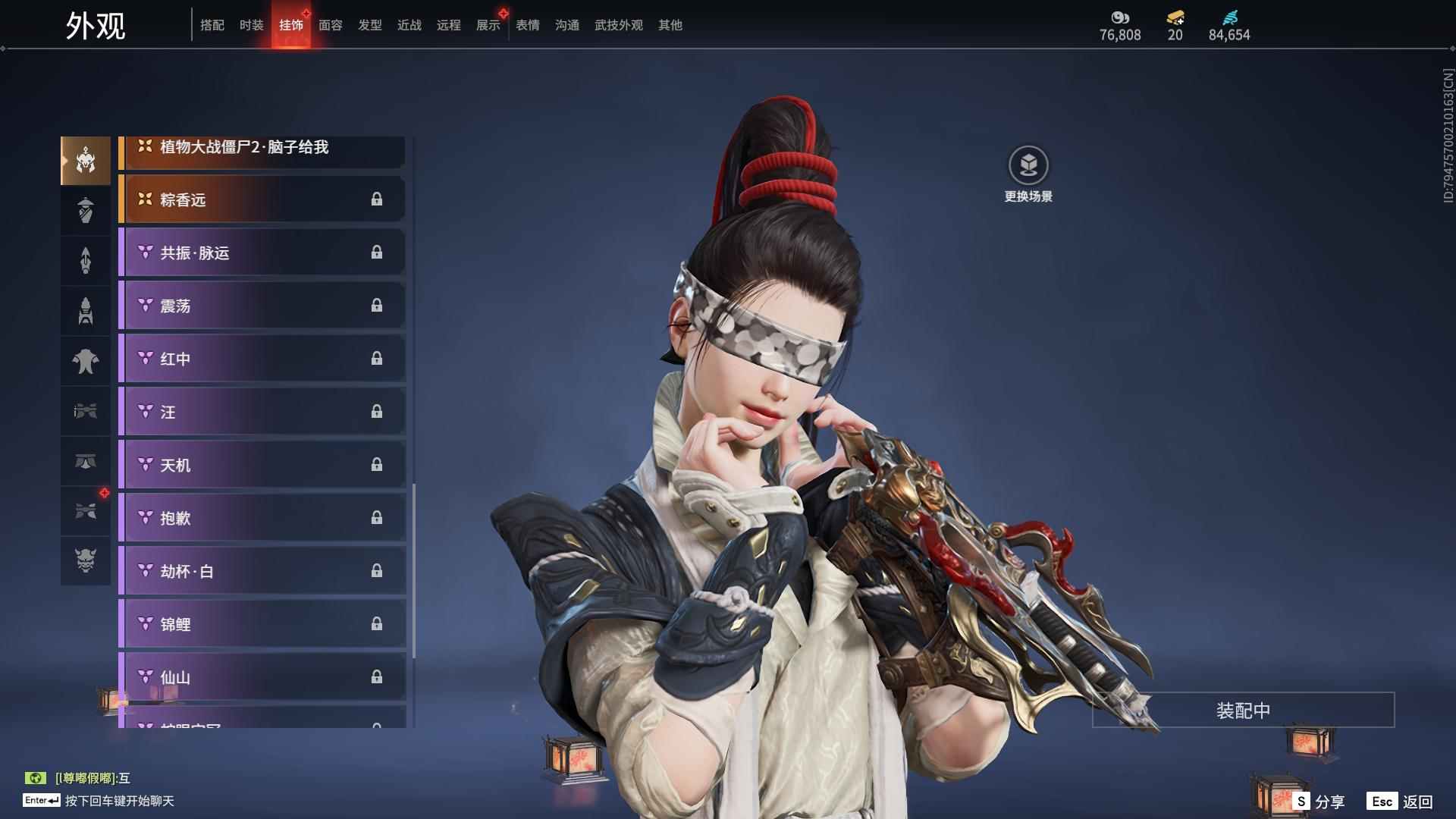Choose the 共振·脉运 accessory

coord(262,253)
